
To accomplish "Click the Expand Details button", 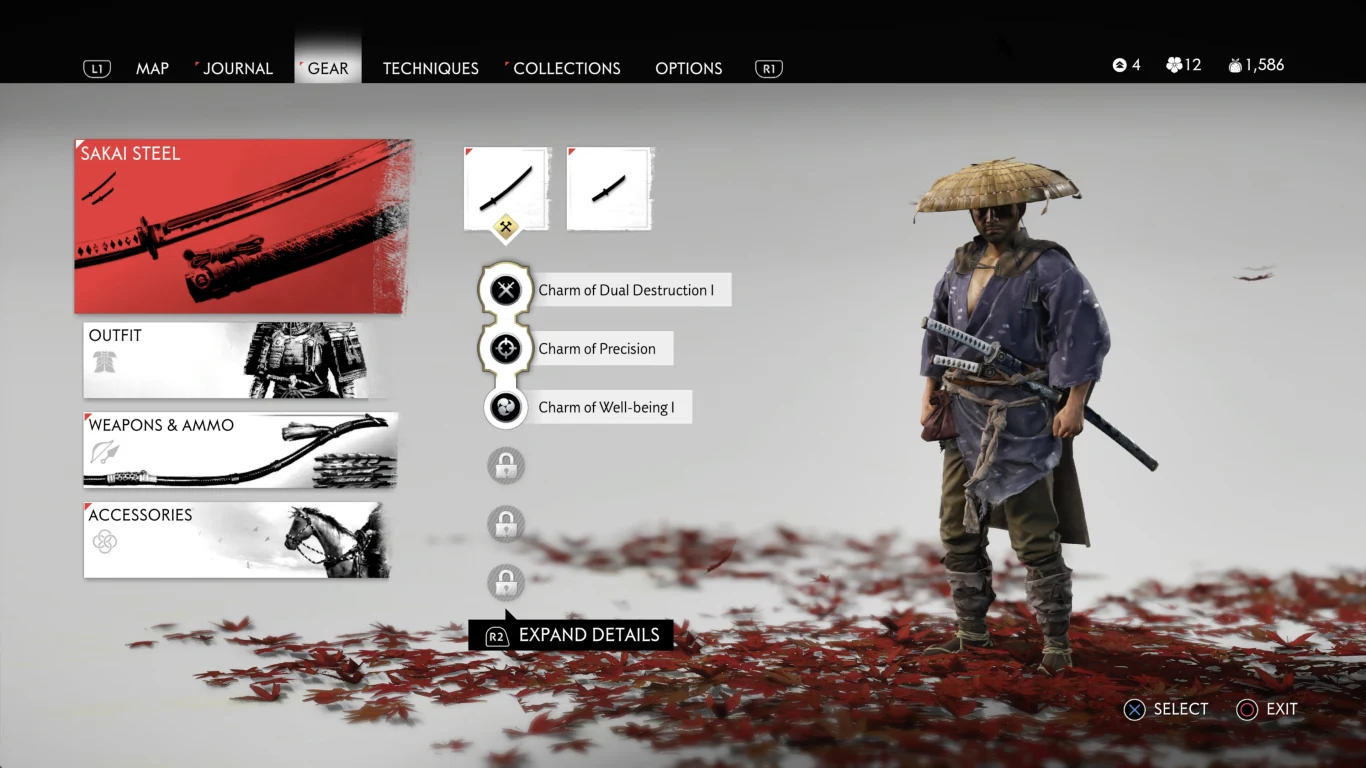I will click(572, 634).
